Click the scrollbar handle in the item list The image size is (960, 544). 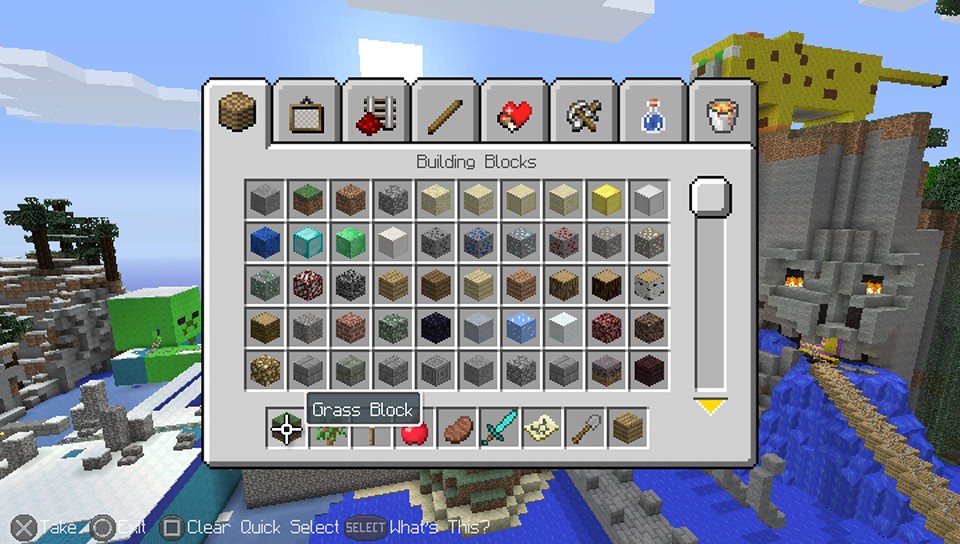click(710, 197)
